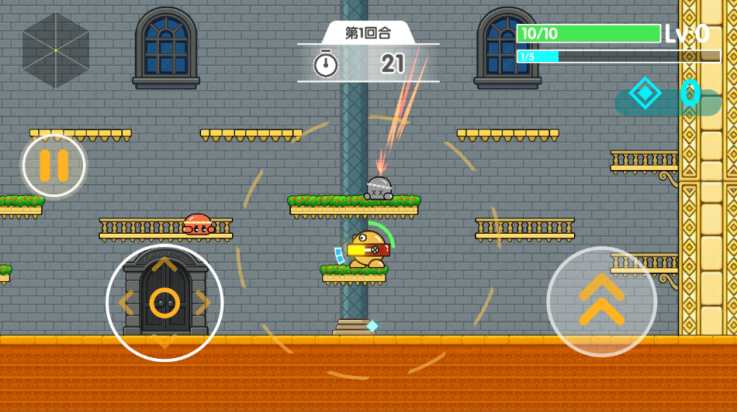Click the virtual joystick's center ring
Image resolution: width=737 pixels, height=412 pixels.
[164, 302]
